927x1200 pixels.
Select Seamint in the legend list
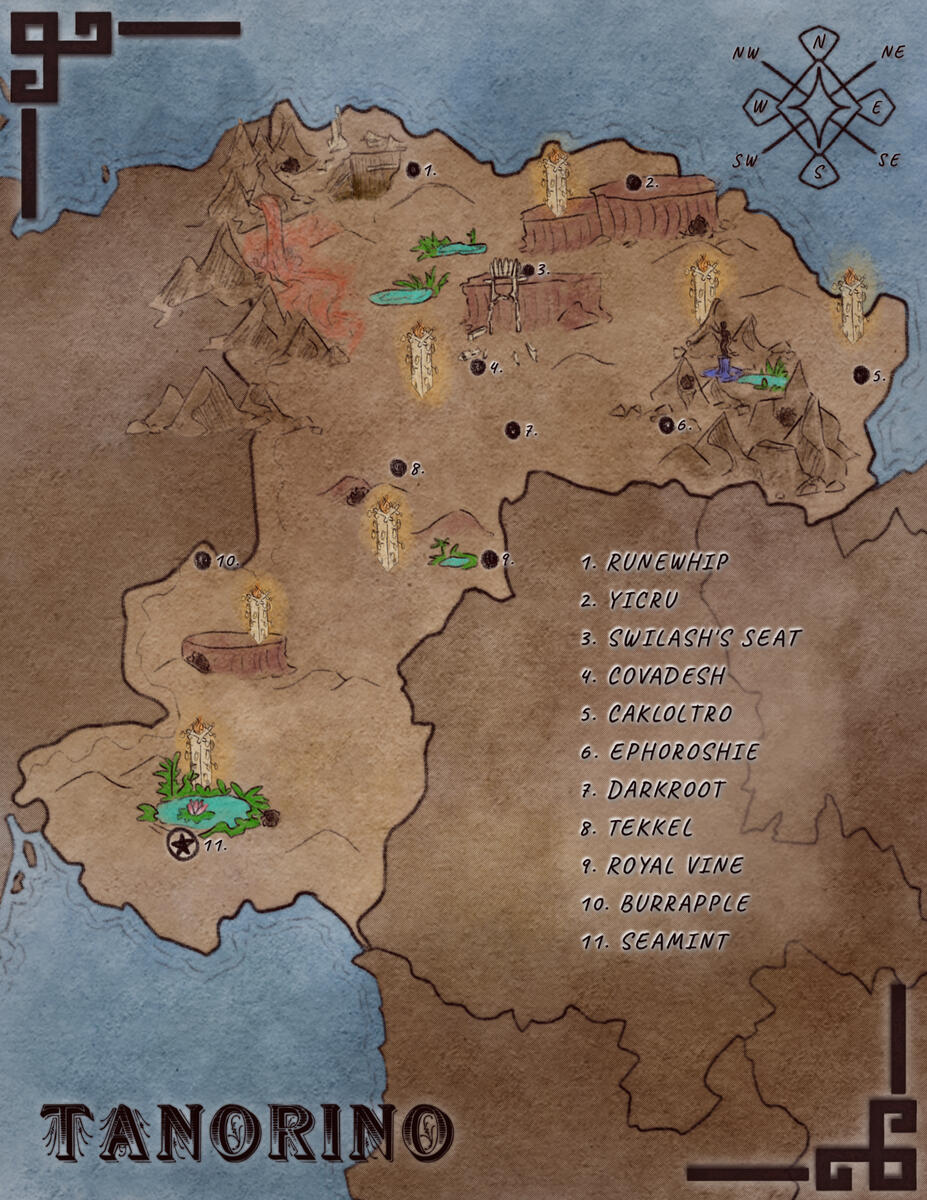(x=675, y=941)
